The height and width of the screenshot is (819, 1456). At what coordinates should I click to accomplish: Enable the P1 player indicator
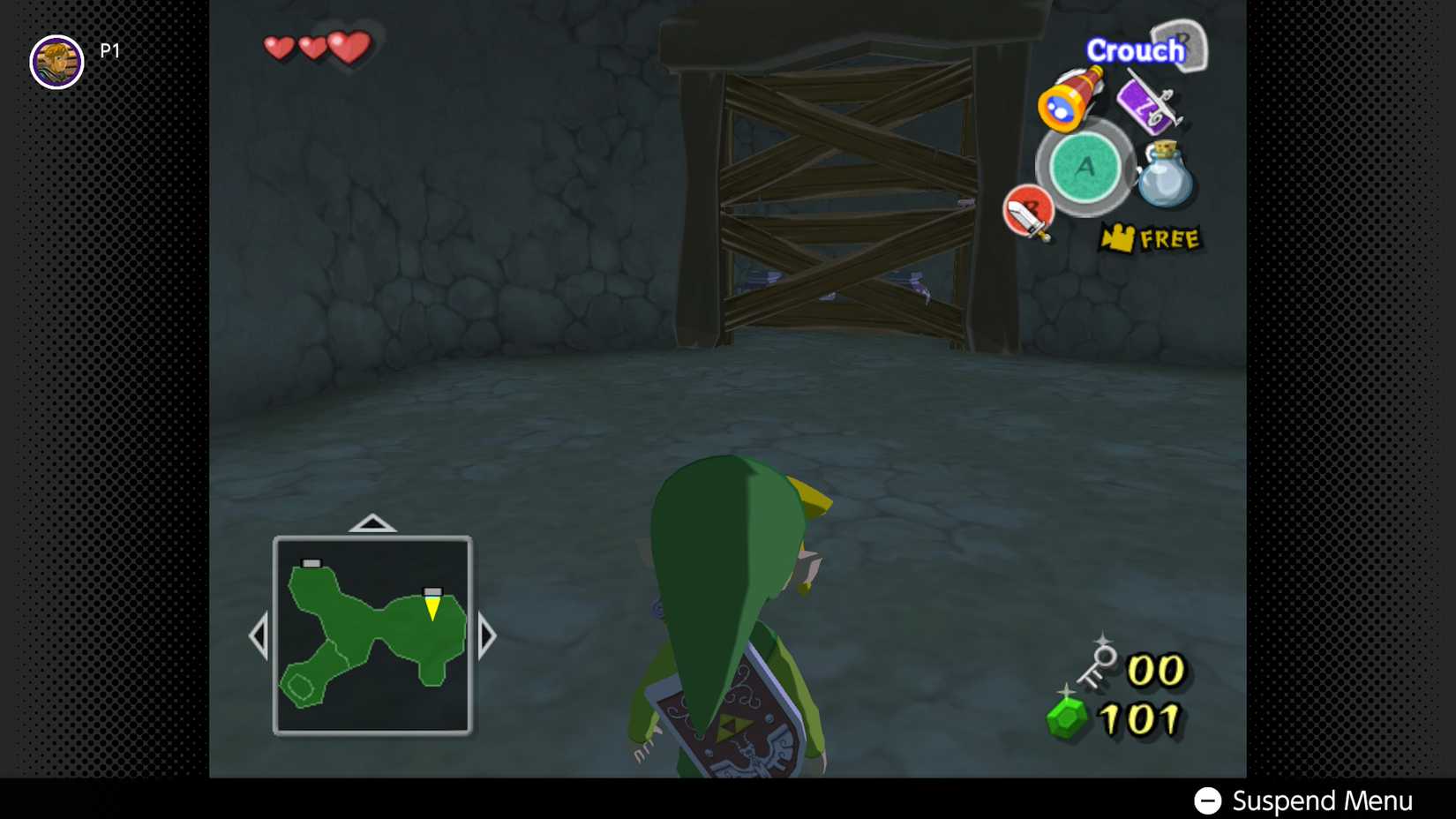109,51
